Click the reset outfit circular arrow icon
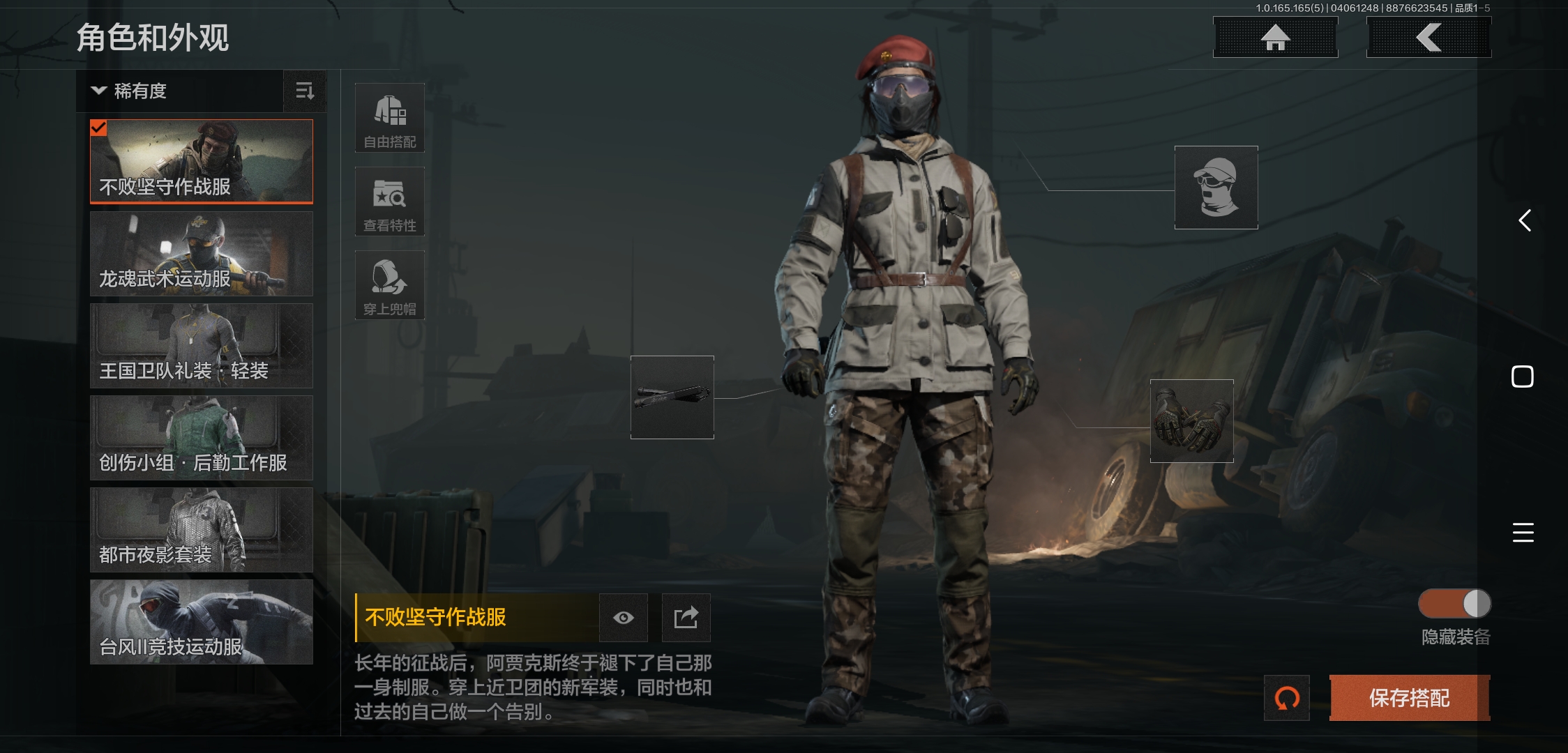 click(x=1287, y=698)
